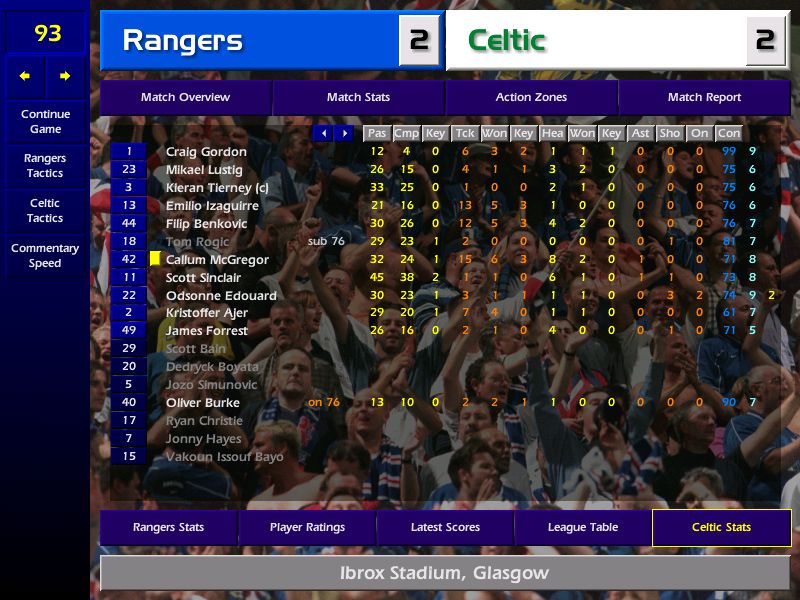View Player Ratings
800x600 pixels.
[x=307, y=527]
